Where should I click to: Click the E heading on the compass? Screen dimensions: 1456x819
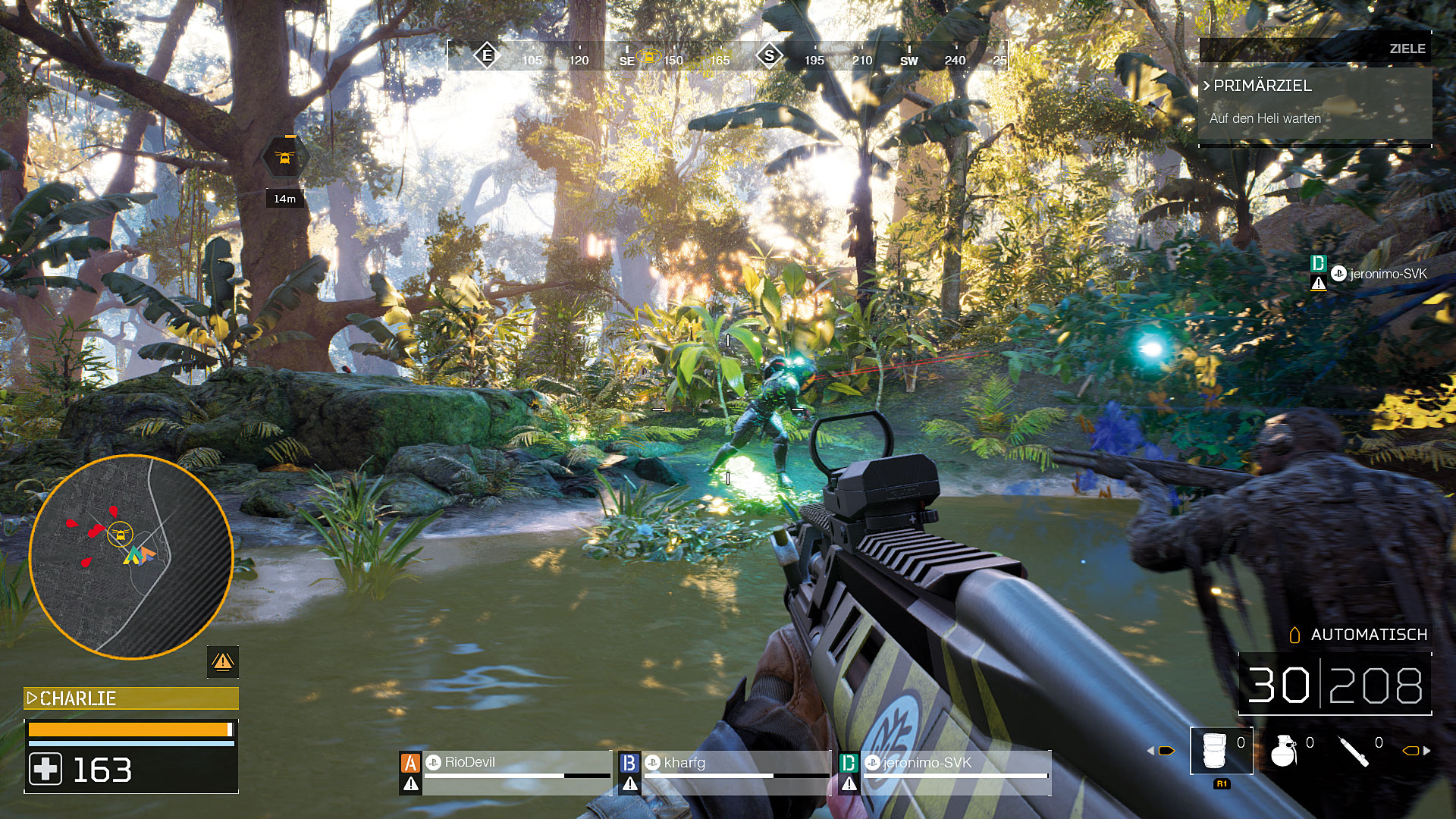(x=486, y=55)
